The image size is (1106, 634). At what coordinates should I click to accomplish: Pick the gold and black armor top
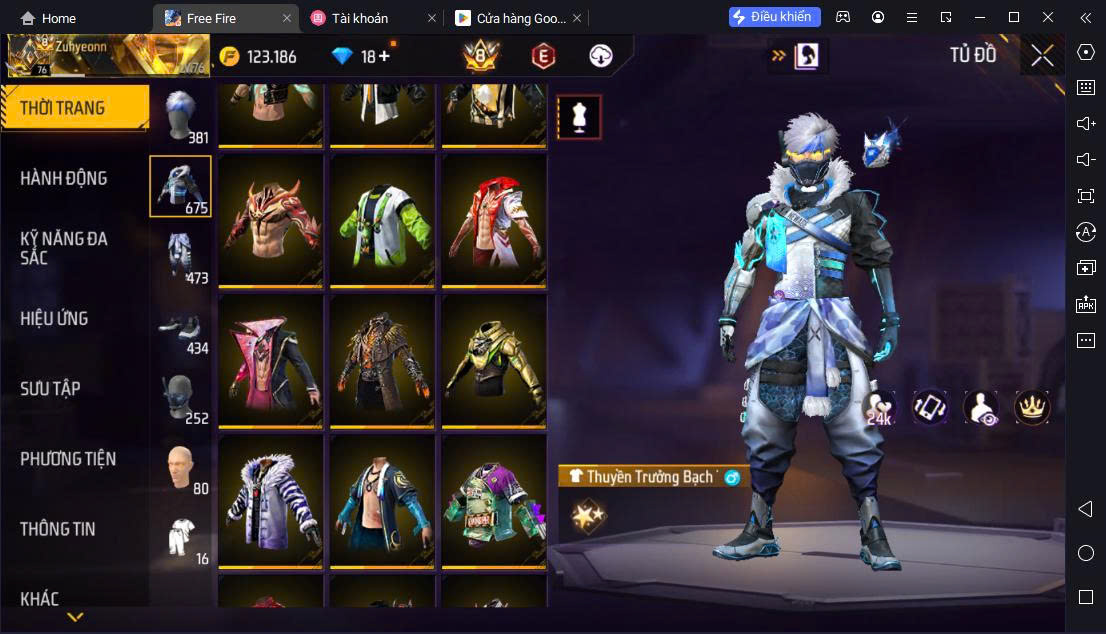pyautogui.click(x=494, y=360)
